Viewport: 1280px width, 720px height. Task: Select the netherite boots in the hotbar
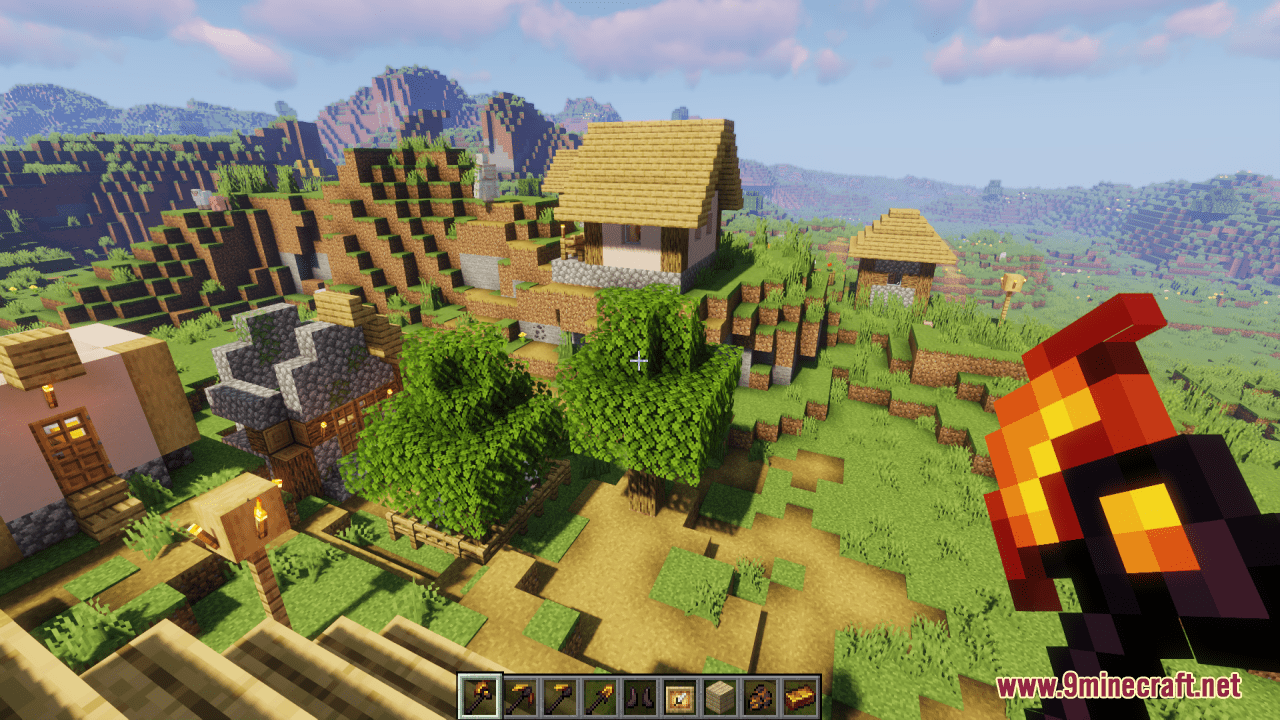[640, 694]
